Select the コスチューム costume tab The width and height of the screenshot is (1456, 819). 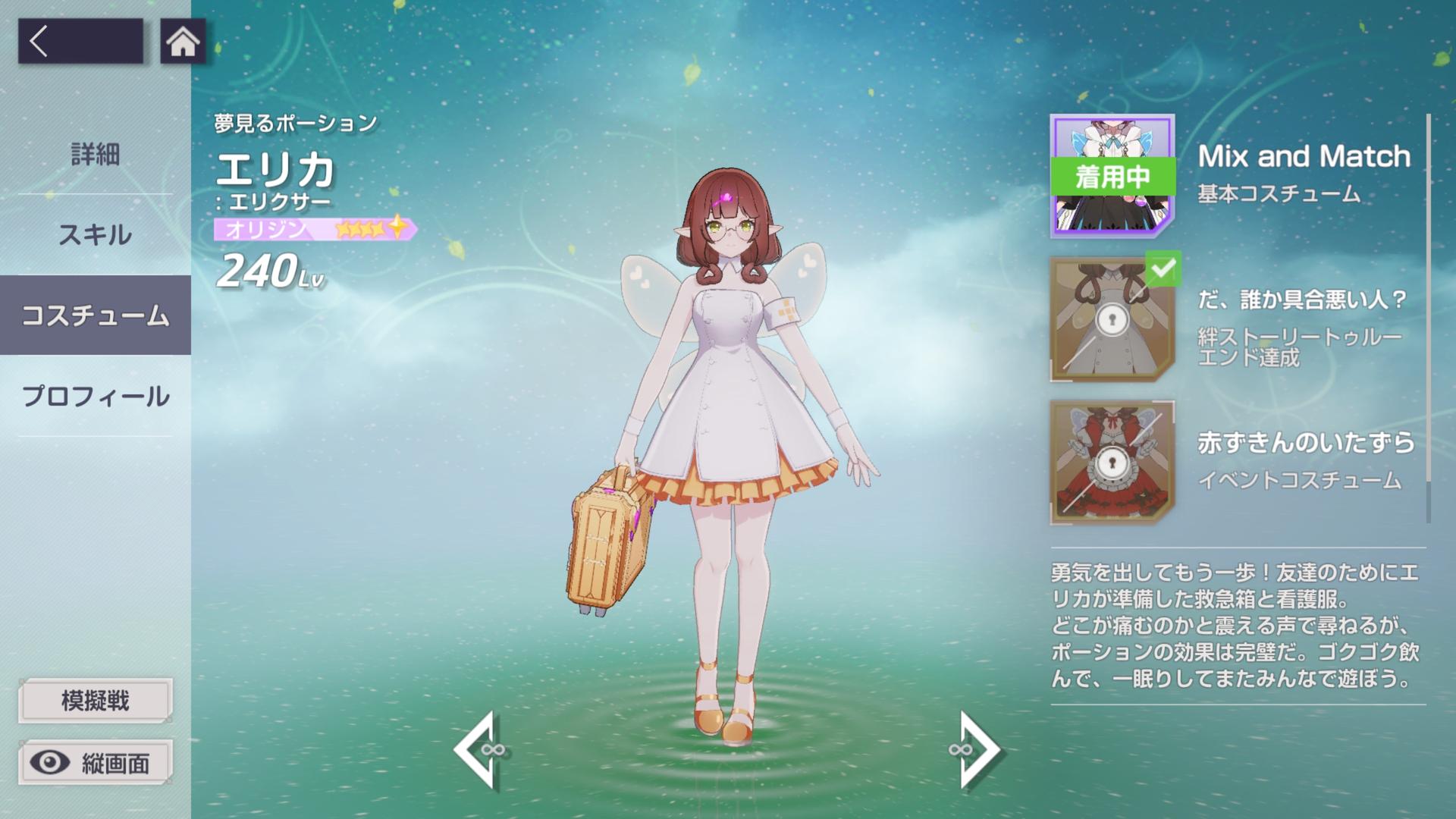click(x=96, y=315)
